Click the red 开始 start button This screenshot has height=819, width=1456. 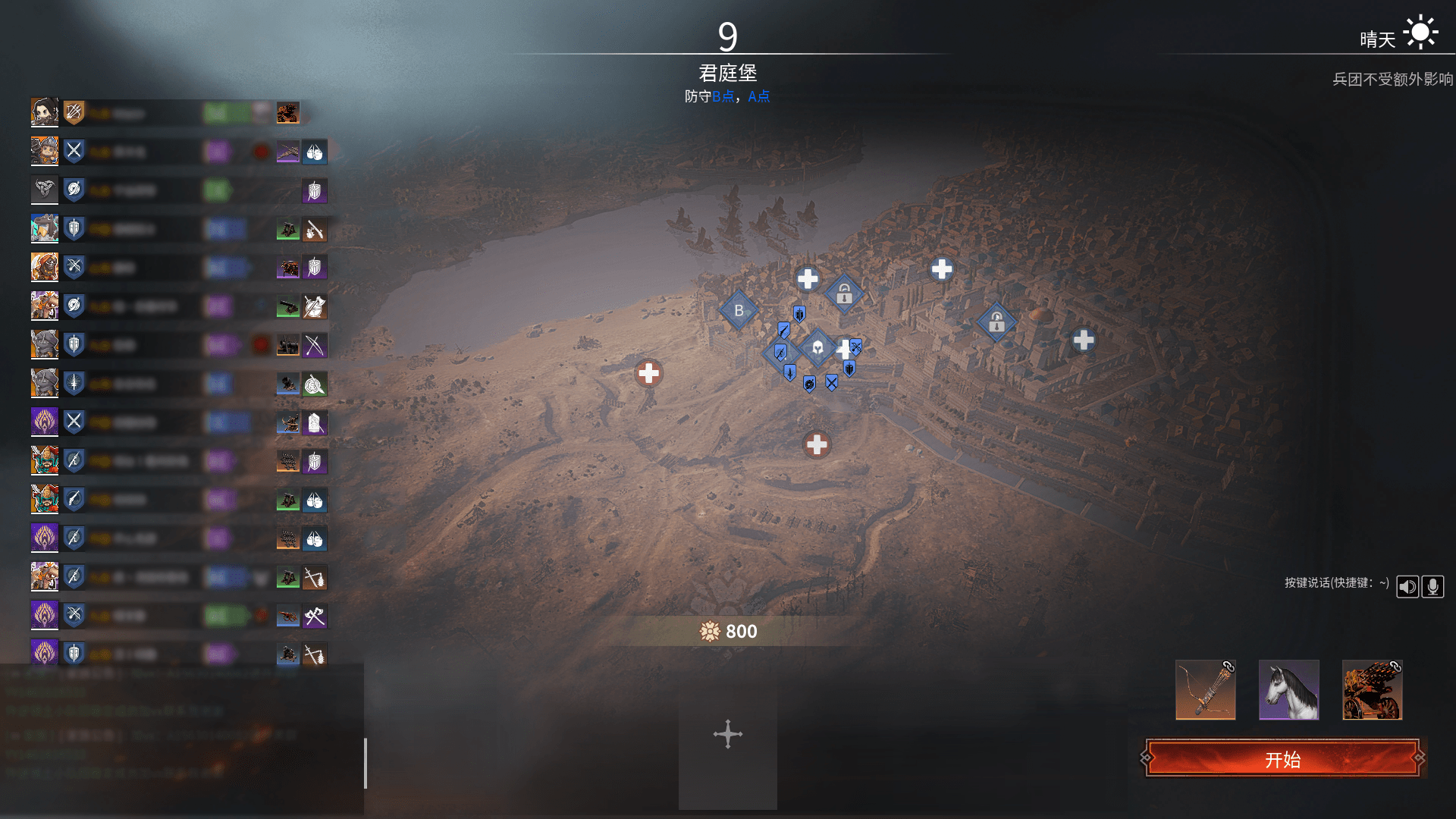[x=1282, y=758]
